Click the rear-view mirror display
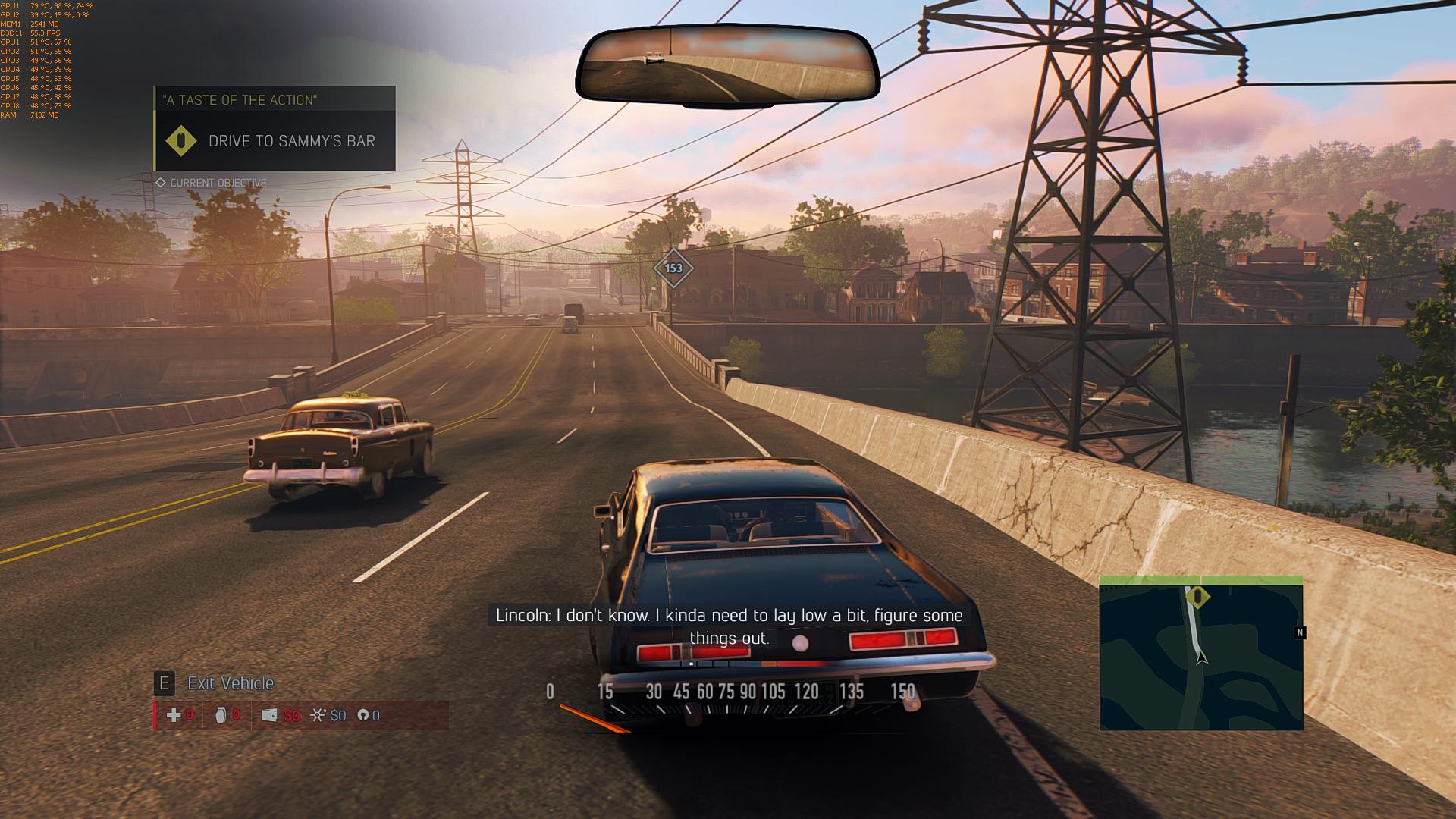The image size is (1456, 819). coord(726,65)
